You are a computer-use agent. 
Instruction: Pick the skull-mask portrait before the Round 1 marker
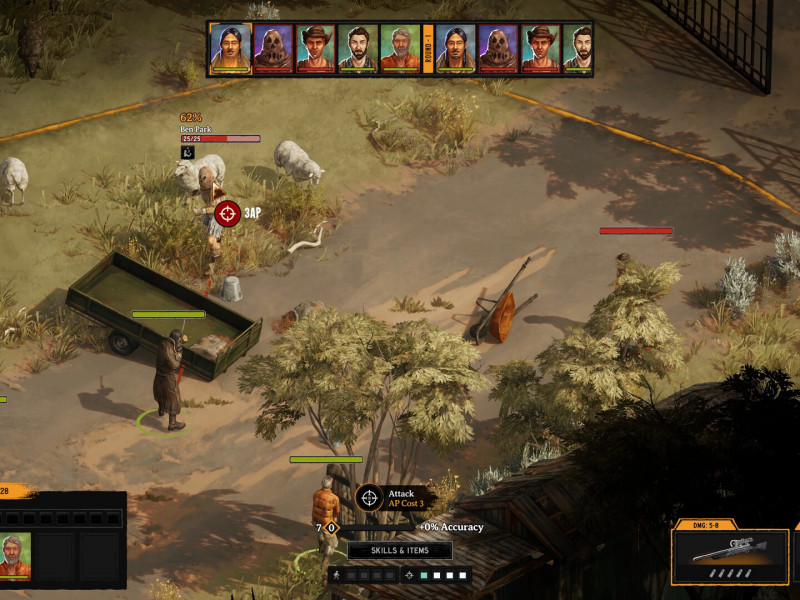(x=272, y=49)
